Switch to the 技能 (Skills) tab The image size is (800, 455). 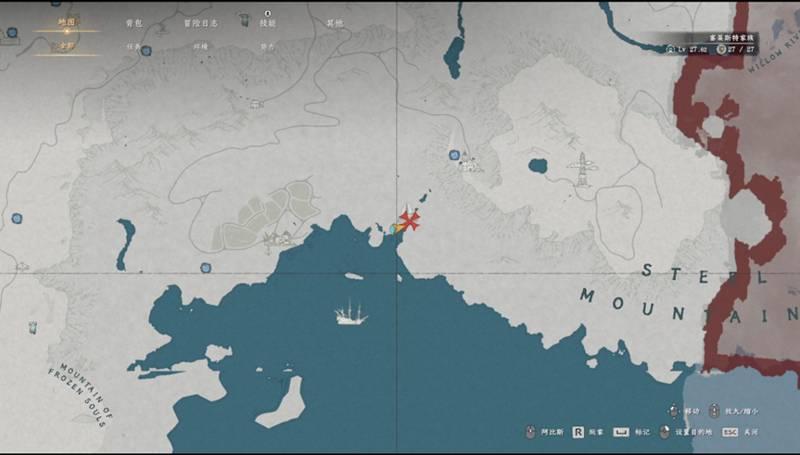click(x=268, y=22)
